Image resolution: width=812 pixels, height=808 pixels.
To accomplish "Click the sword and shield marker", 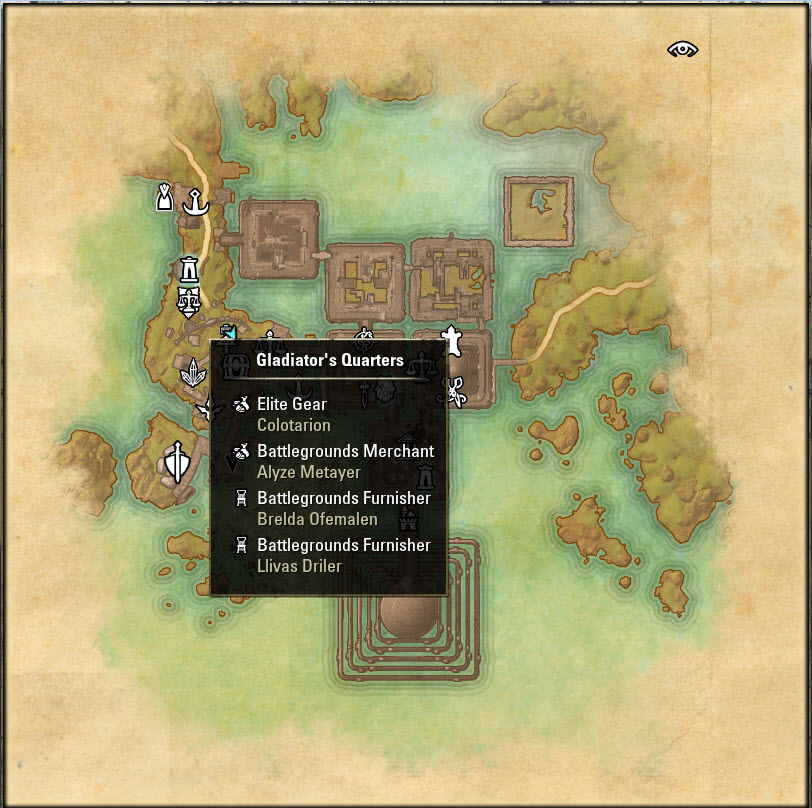I will pos(178,462).
